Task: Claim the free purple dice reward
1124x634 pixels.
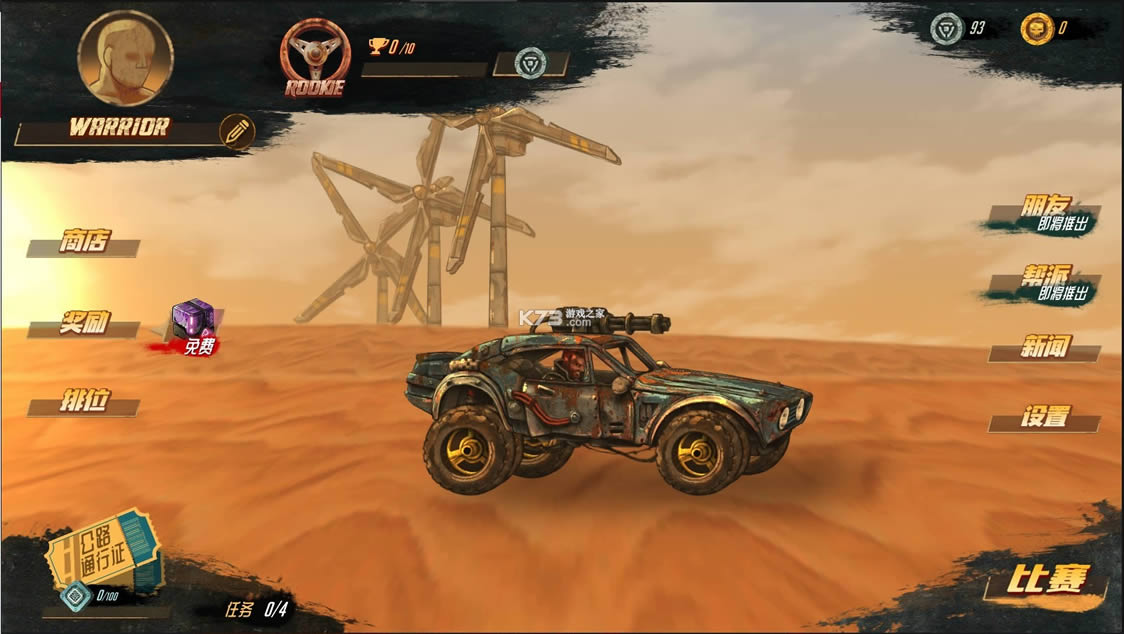Action: (193, 326)
